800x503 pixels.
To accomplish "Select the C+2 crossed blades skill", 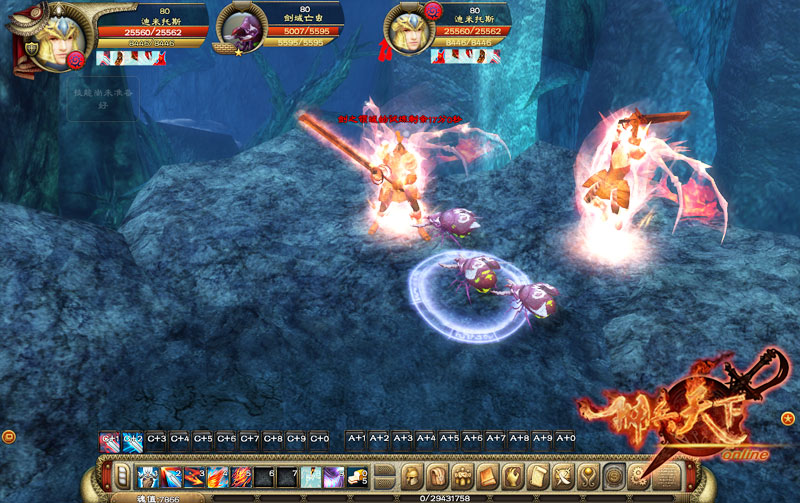I will click(x=133, y=439).
